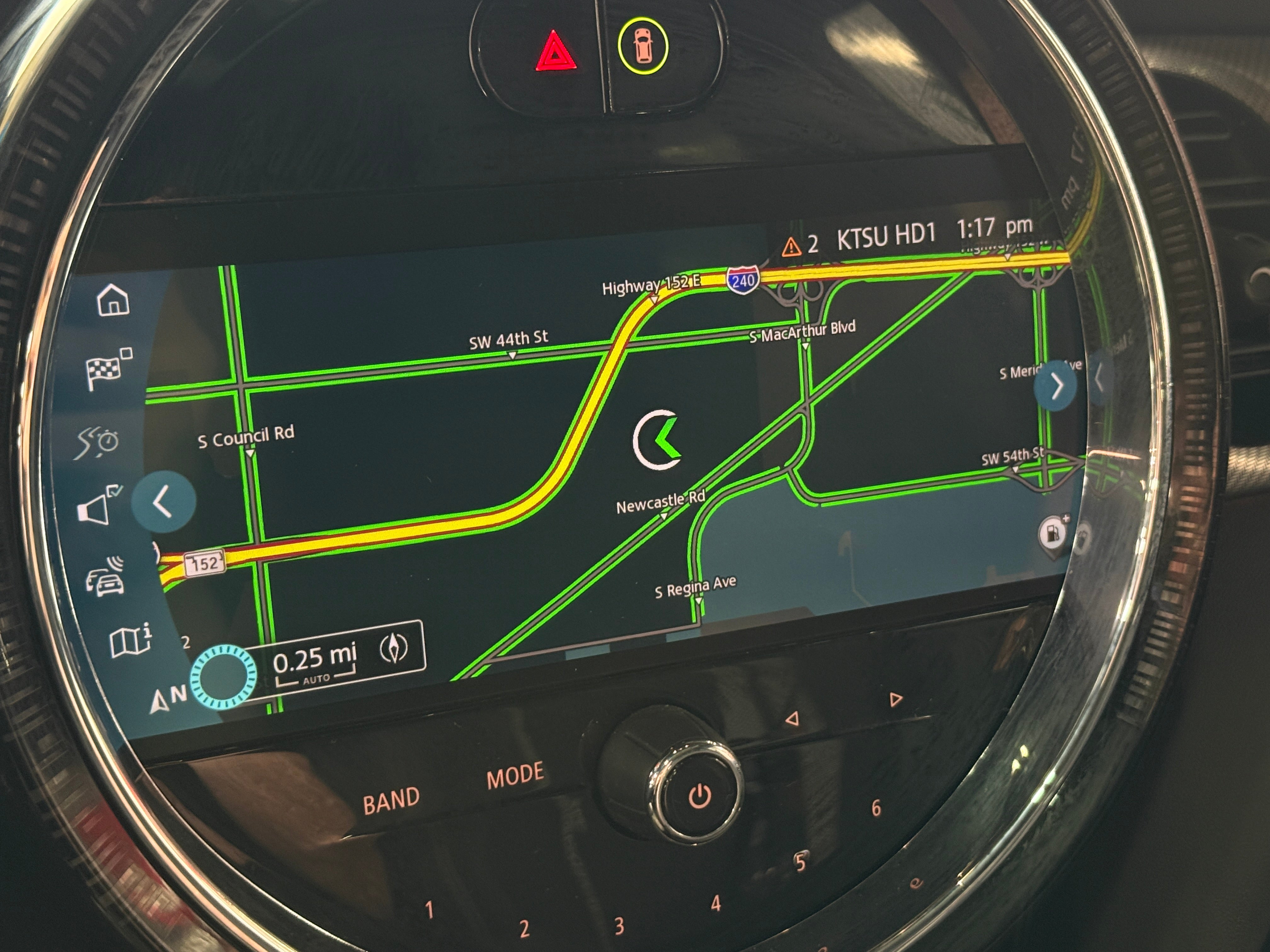Open the traffic alerts warning triangle
The image size is (1270, 952).
pyautogui.click(x=791, y=247)
